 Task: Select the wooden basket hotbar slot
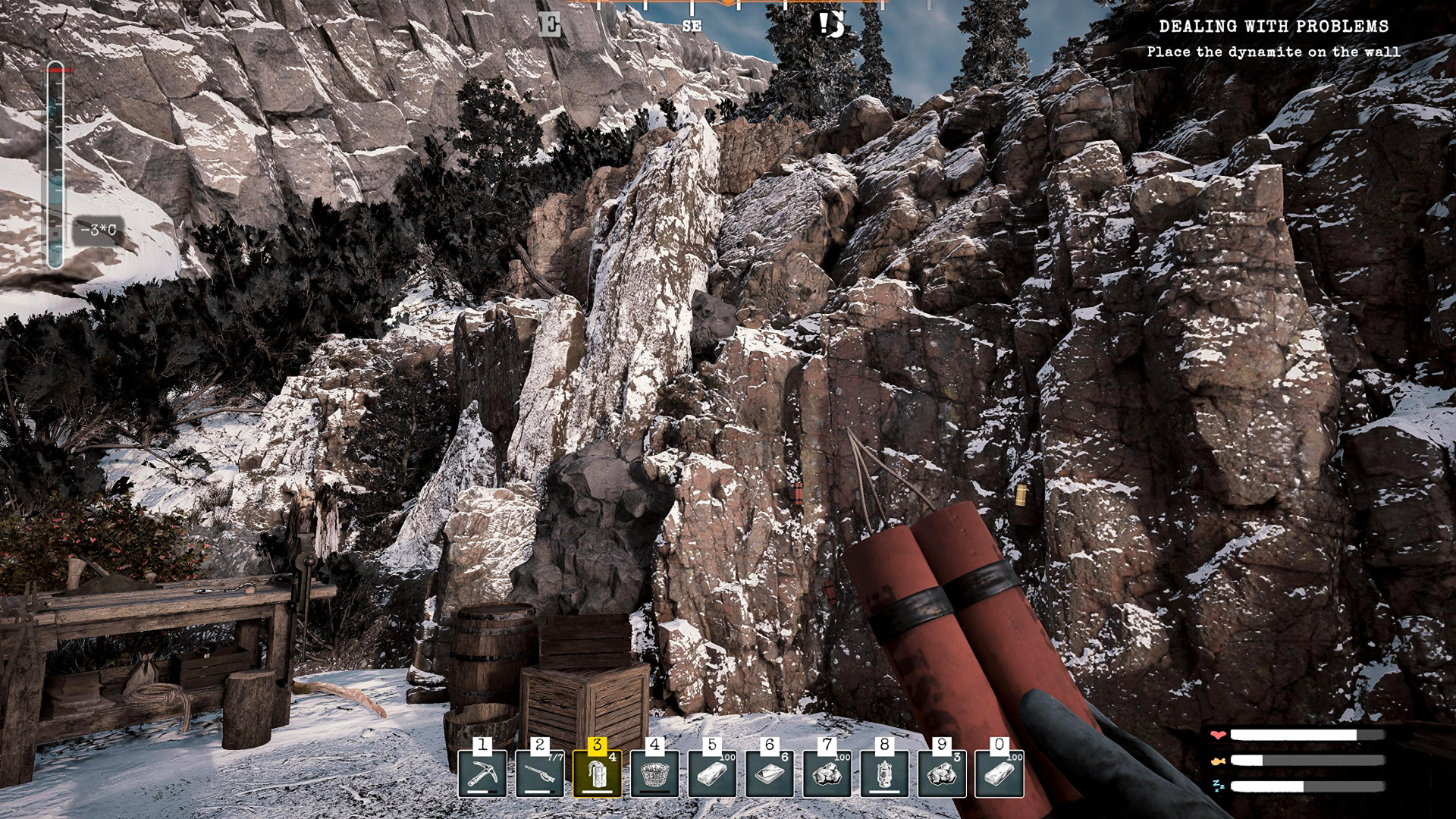click(x=654, y=773)
